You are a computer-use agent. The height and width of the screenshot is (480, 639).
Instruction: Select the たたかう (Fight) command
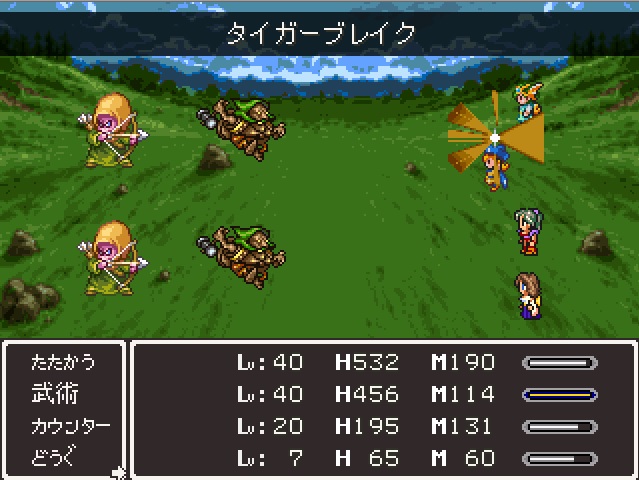[63, 362]
